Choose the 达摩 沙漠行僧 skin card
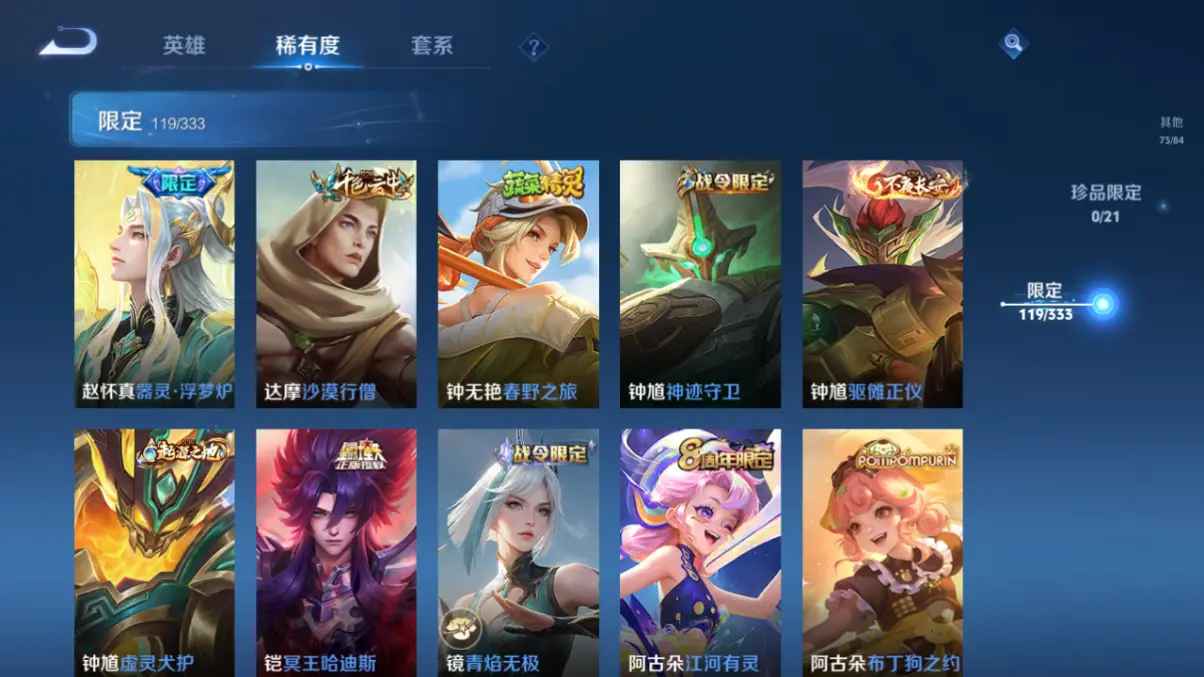1204x677 pixels. (x=336, y=284)
